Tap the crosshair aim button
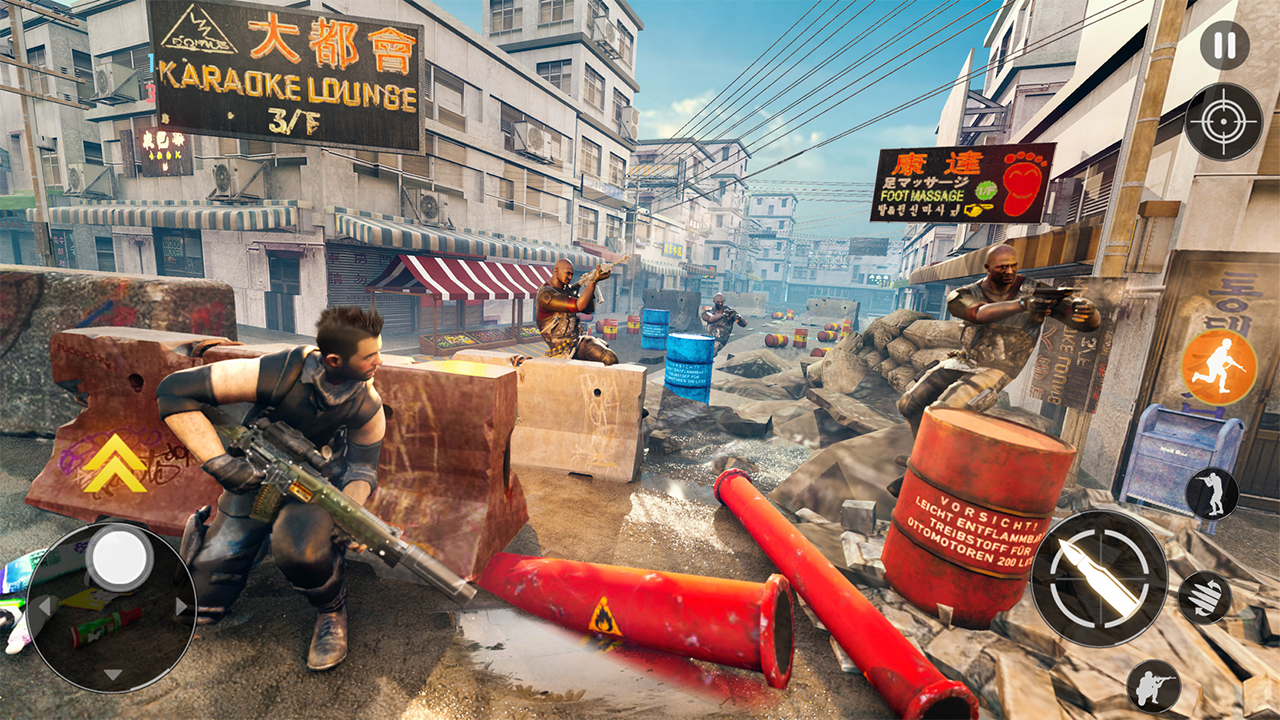Viewport: 1280px width, 720px height. point(1223,122)
